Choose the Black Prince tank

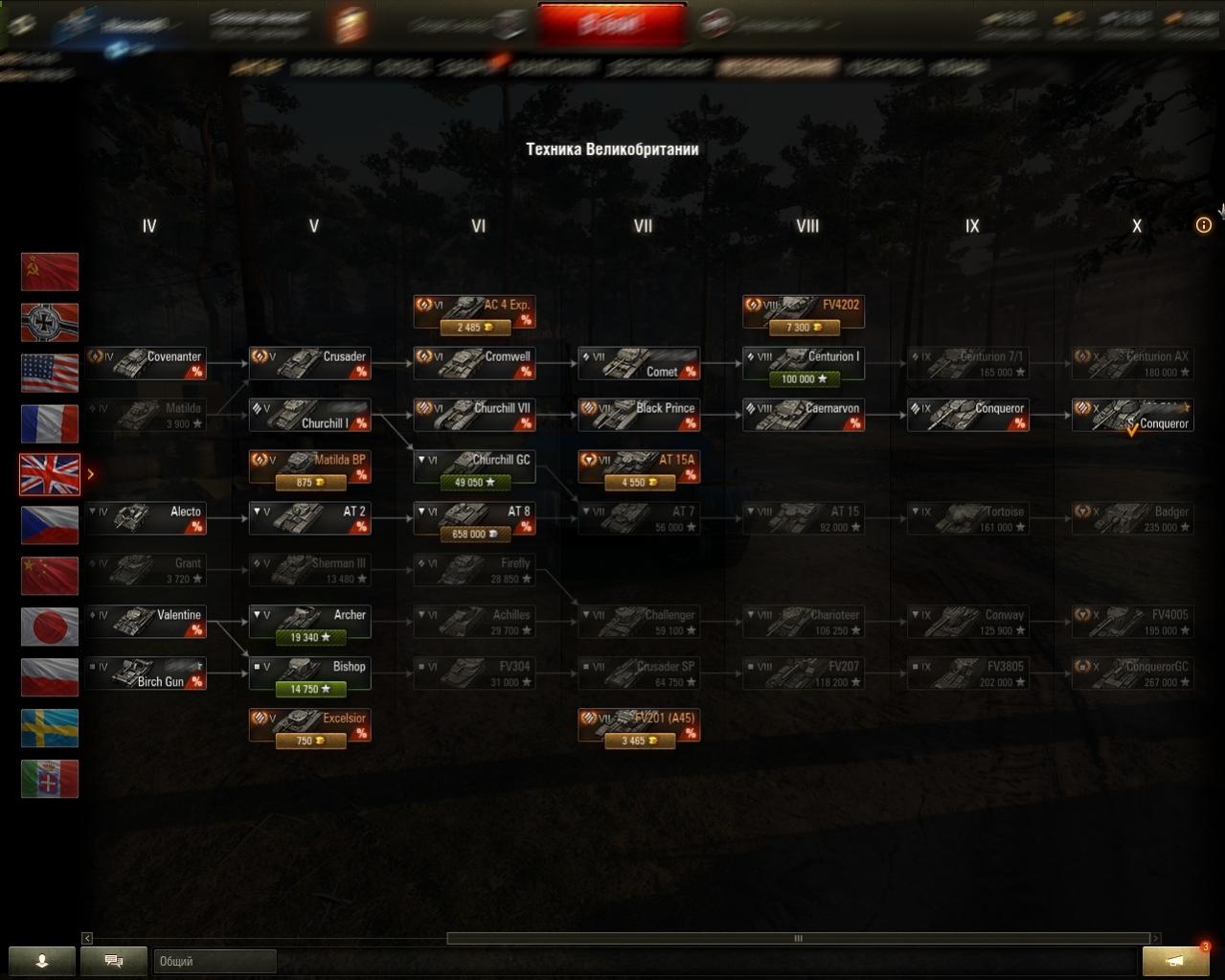(x=639, y=415)
